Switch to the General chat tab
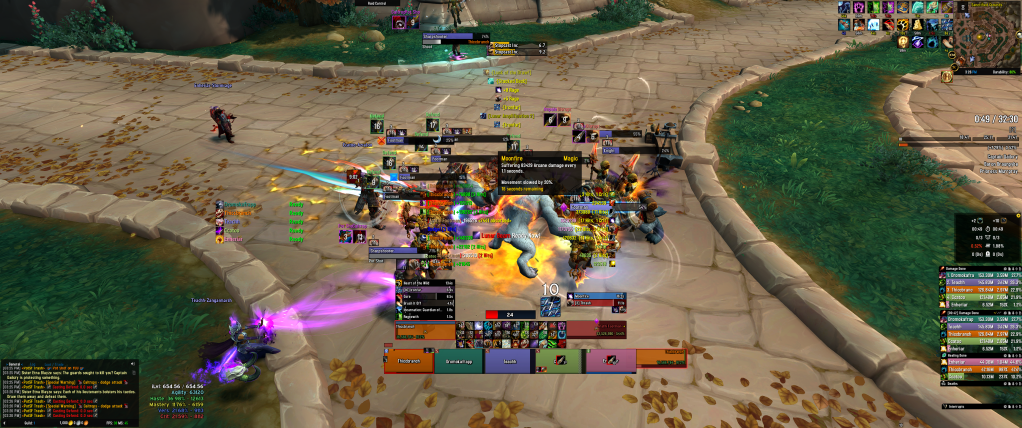Viewport: 1022px width, 428px height. click(x=15, y=363)
